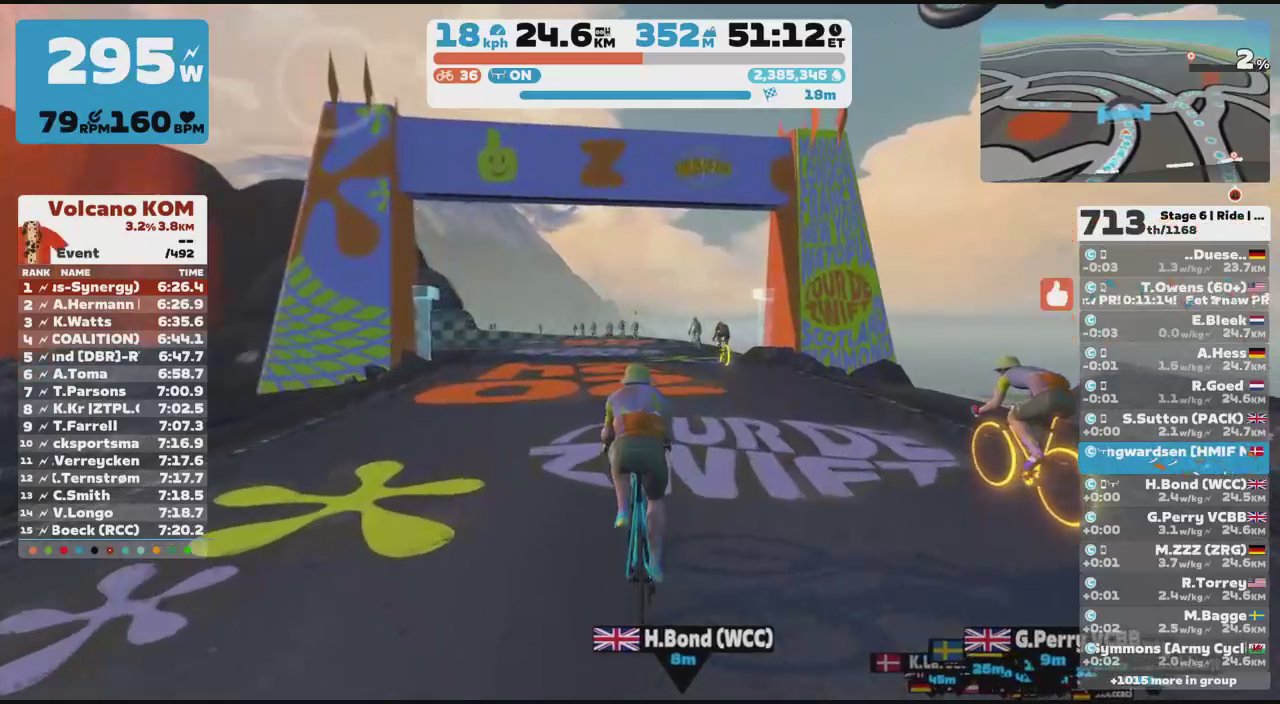Give a Ride On with the thumbs-up button

click(x=1056, y=294)
